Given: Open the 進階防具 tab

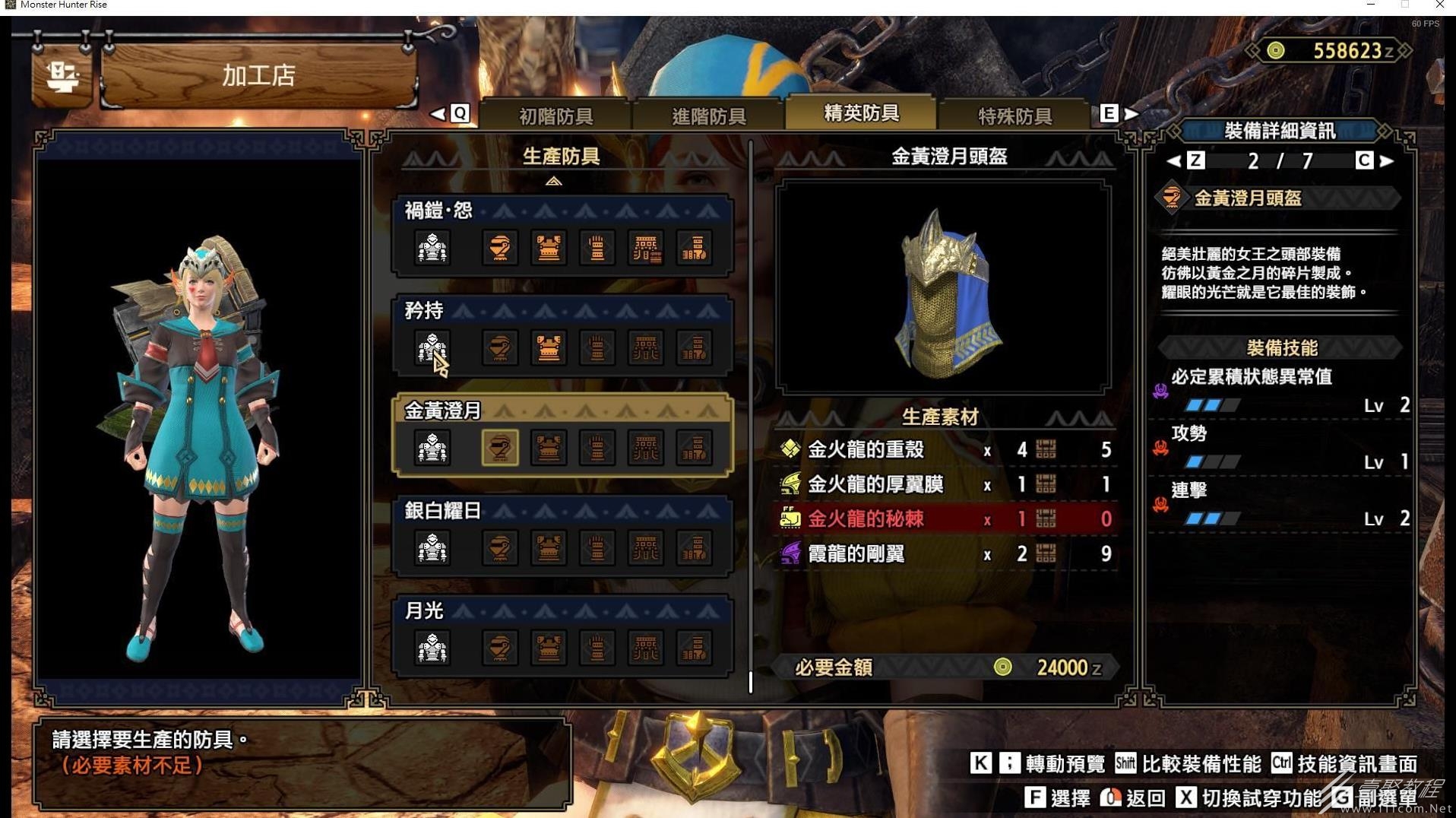Looking at the screenshot, I should pos(708,116).
